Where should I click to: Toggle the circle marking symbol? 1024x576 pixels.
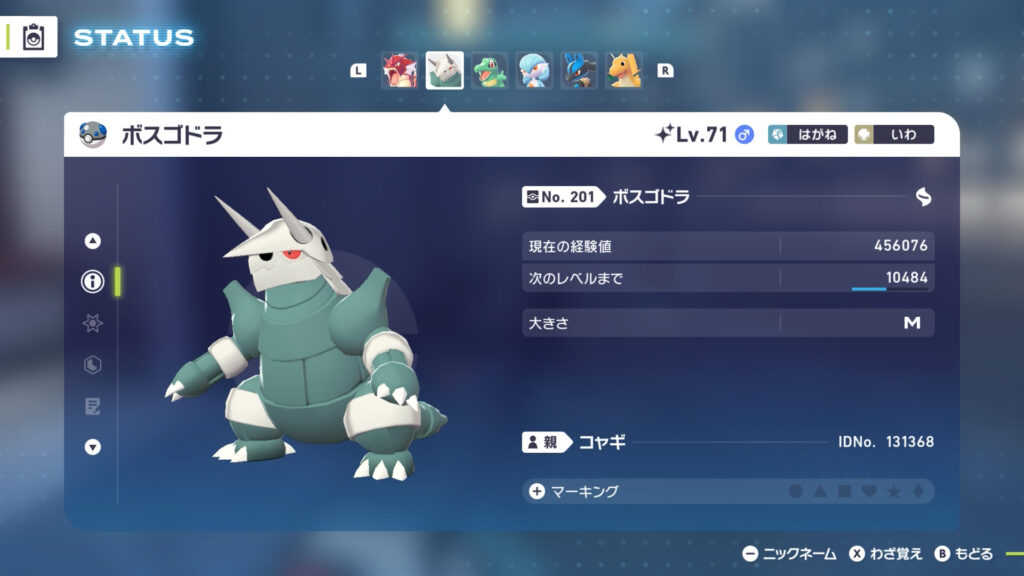point(796,491)
